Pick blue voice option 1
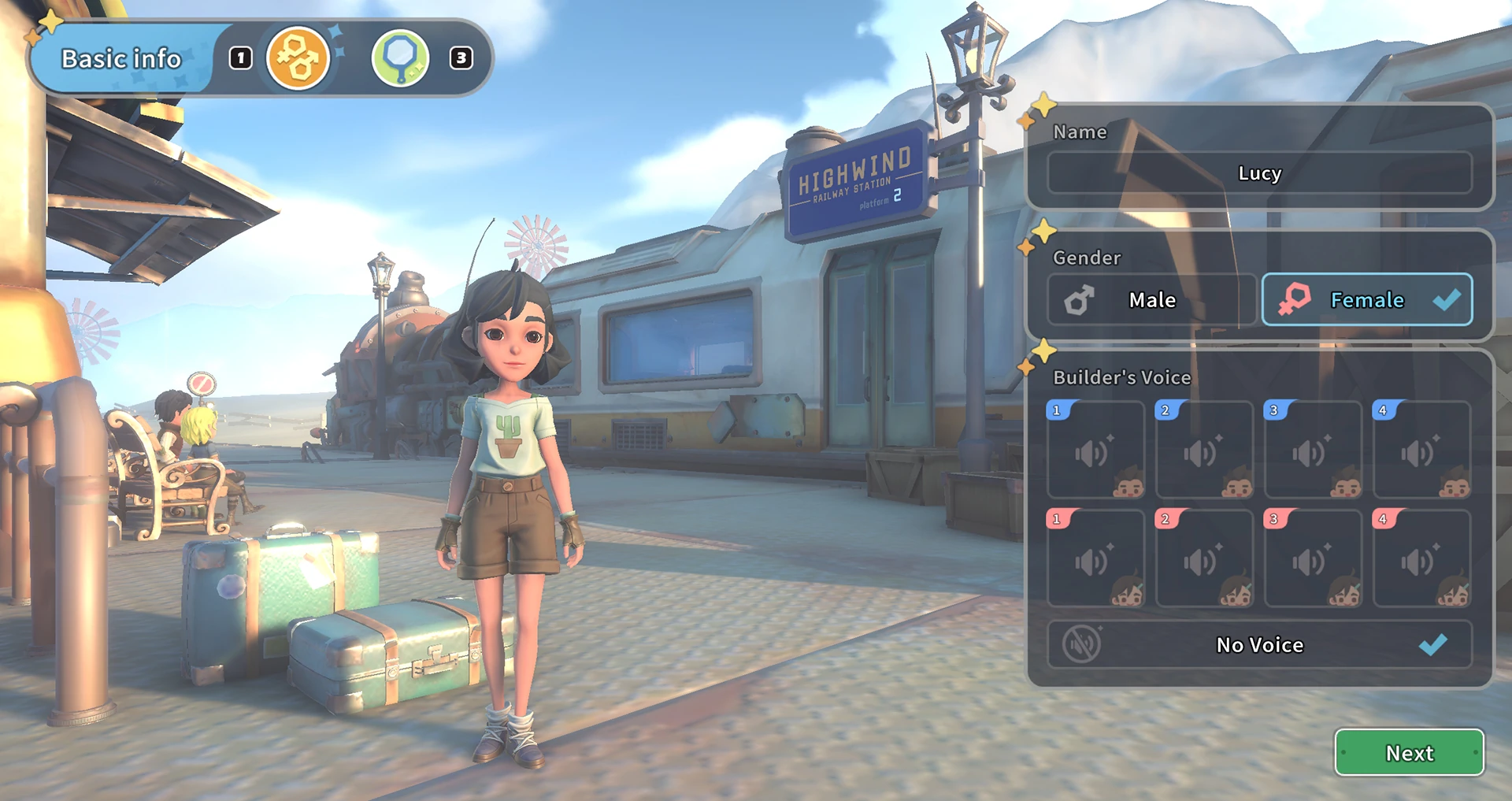The height and width of the screenshot is (801, 1512). pos(1095,451)
